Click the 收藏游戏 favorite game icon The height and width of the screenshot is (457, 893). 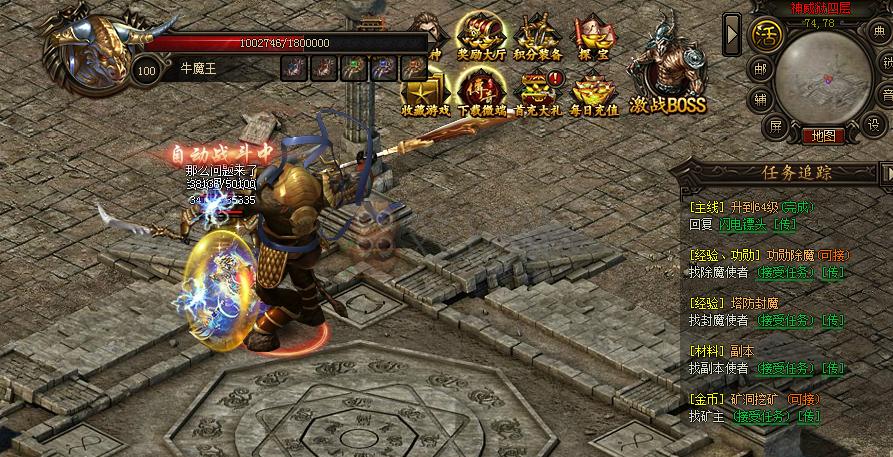pyautogui.click(x=423, y=95)
